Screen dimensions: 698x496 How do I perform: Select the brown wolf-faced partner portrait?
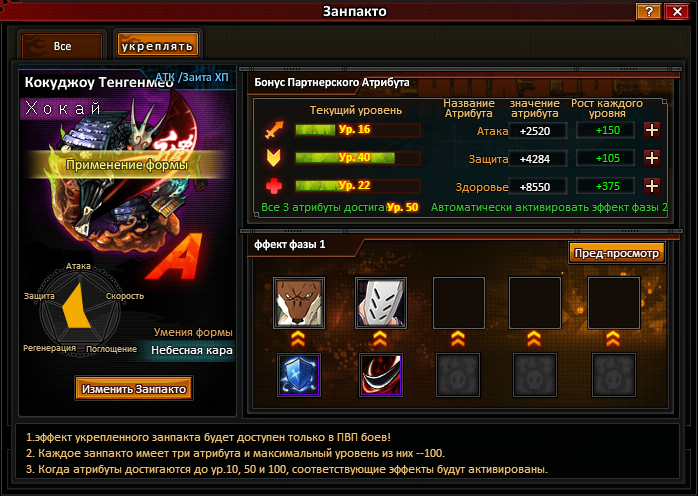[x=297, y=302]
